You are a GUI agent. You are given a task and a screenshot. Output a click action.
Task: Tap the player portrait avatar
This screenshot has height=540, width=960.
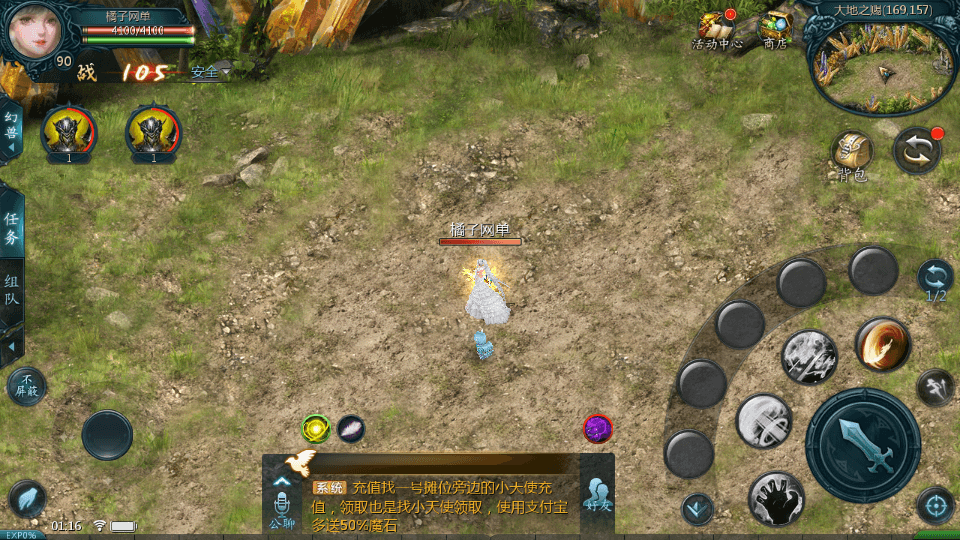34,30
